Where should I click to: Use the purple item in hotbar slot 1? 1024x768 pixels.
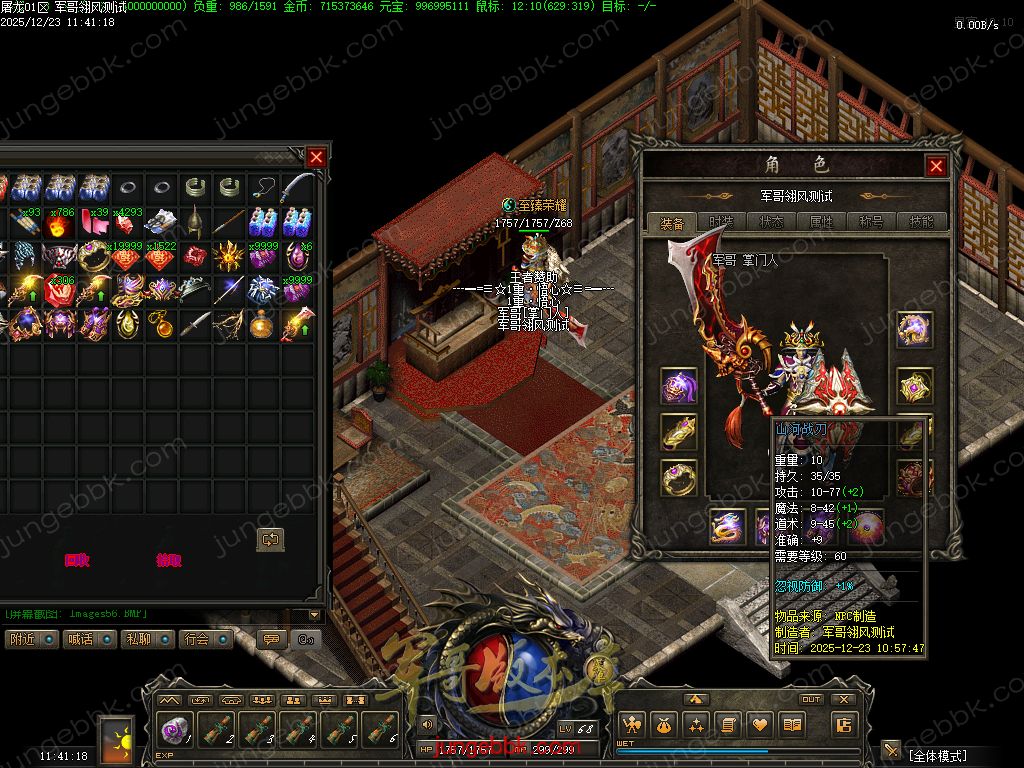point(176,730)
